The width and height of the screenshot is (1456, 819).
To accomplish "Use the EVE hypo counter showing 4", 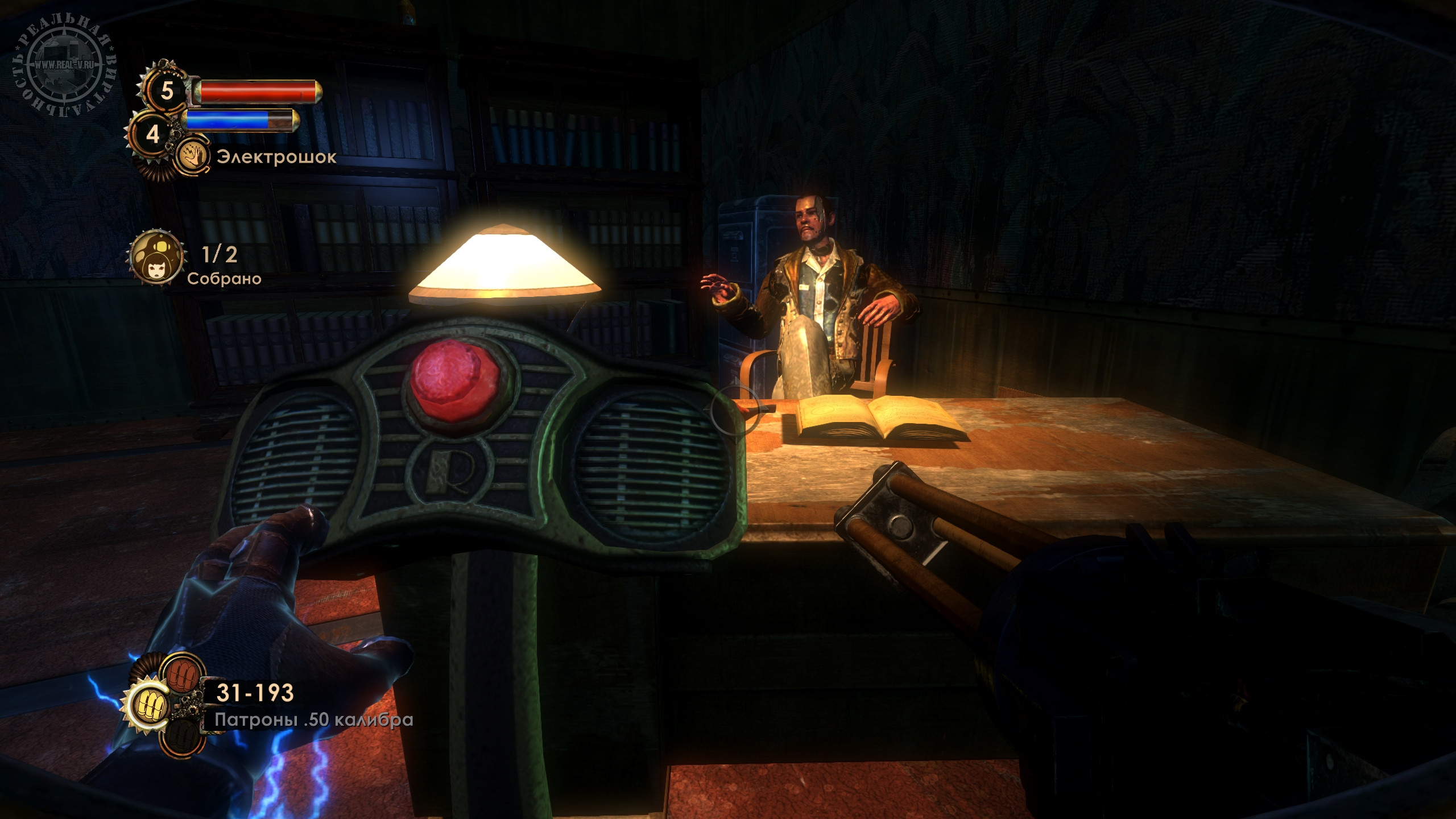I will pyautogui.click(x=152, y=134).
